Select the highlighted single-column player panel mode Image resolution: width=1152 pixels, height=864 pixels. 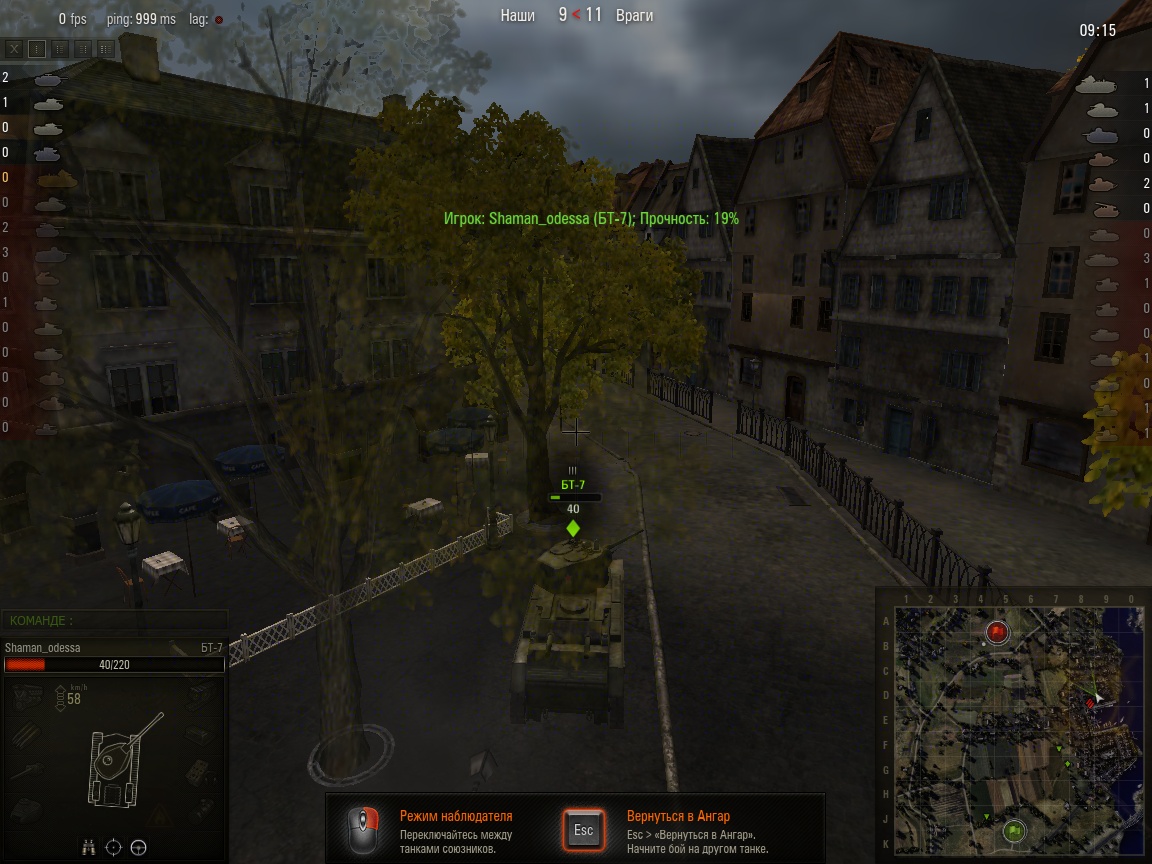click(37, 48)
